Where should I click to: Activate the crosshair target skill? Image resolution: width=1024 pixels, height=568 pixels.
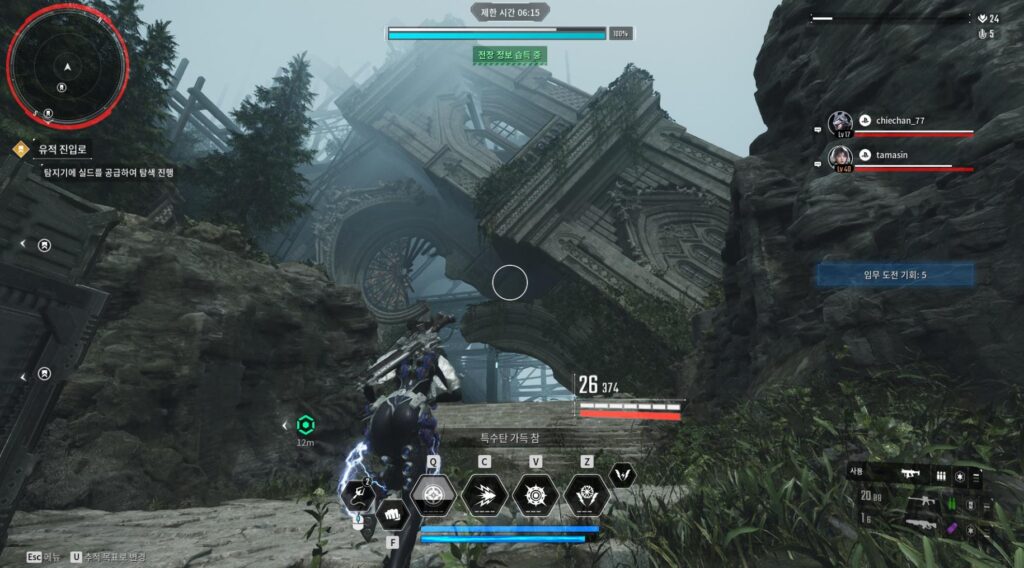click(433, 494)
